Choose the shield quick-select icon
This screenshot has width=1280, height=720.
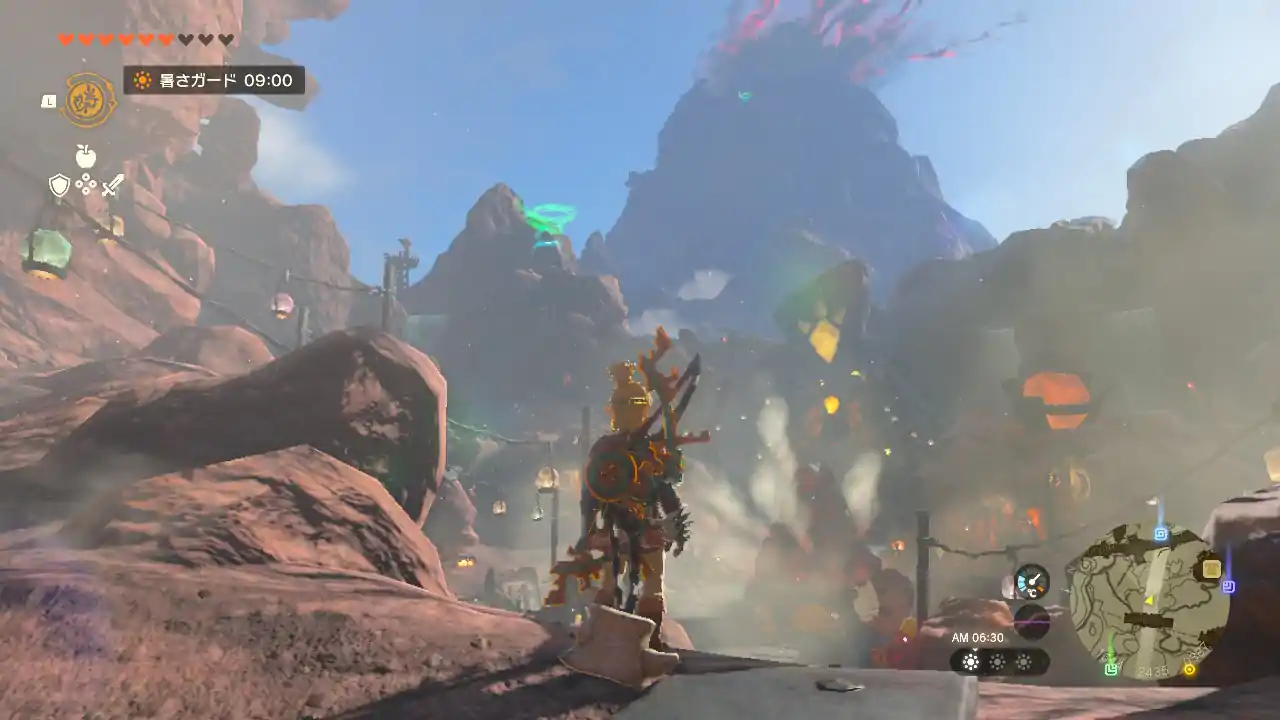click(59, 185)
